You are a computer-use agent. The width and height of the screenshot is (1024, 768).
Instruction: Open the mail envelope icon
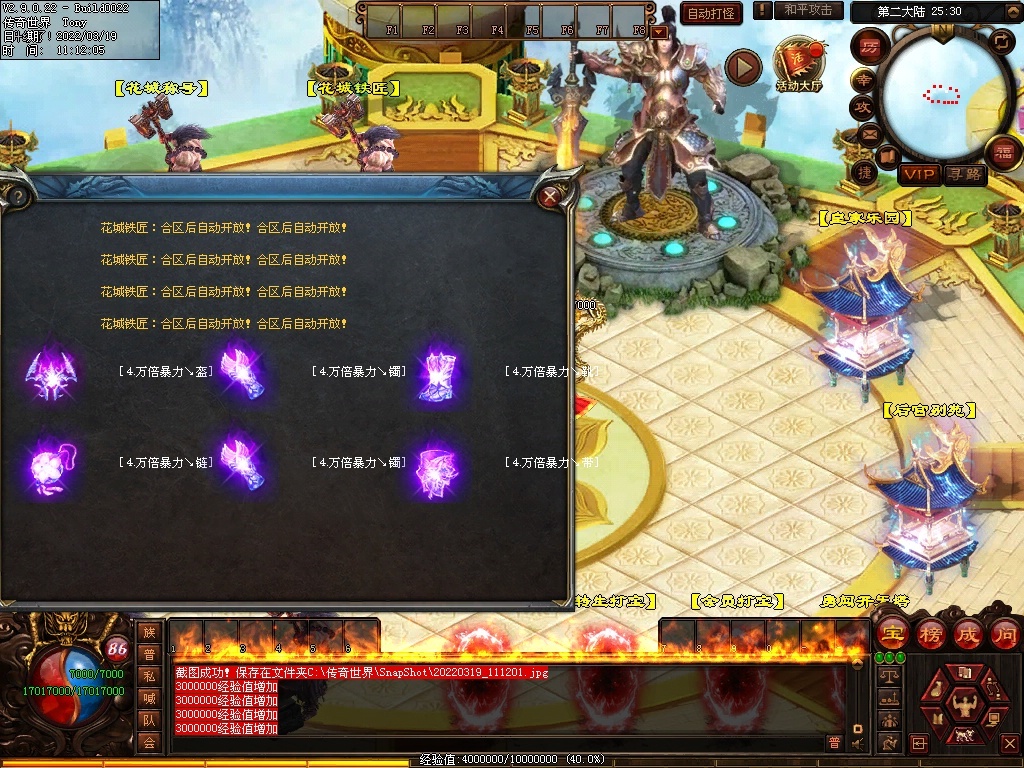tap(869, 133)
